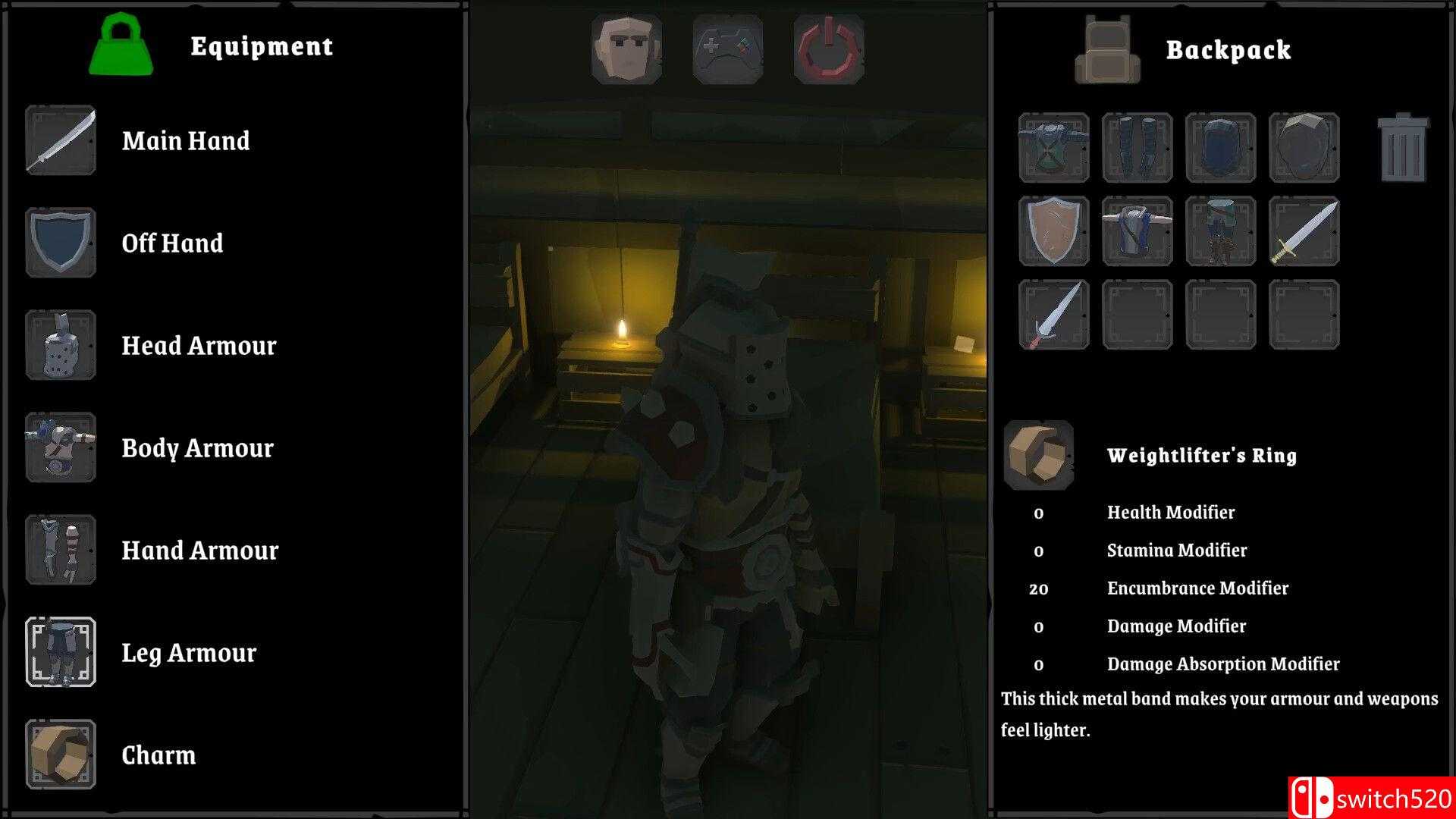Screen dimensions: 1456x819
Task: Select the Main Hand sword slot
Action: 60,141
